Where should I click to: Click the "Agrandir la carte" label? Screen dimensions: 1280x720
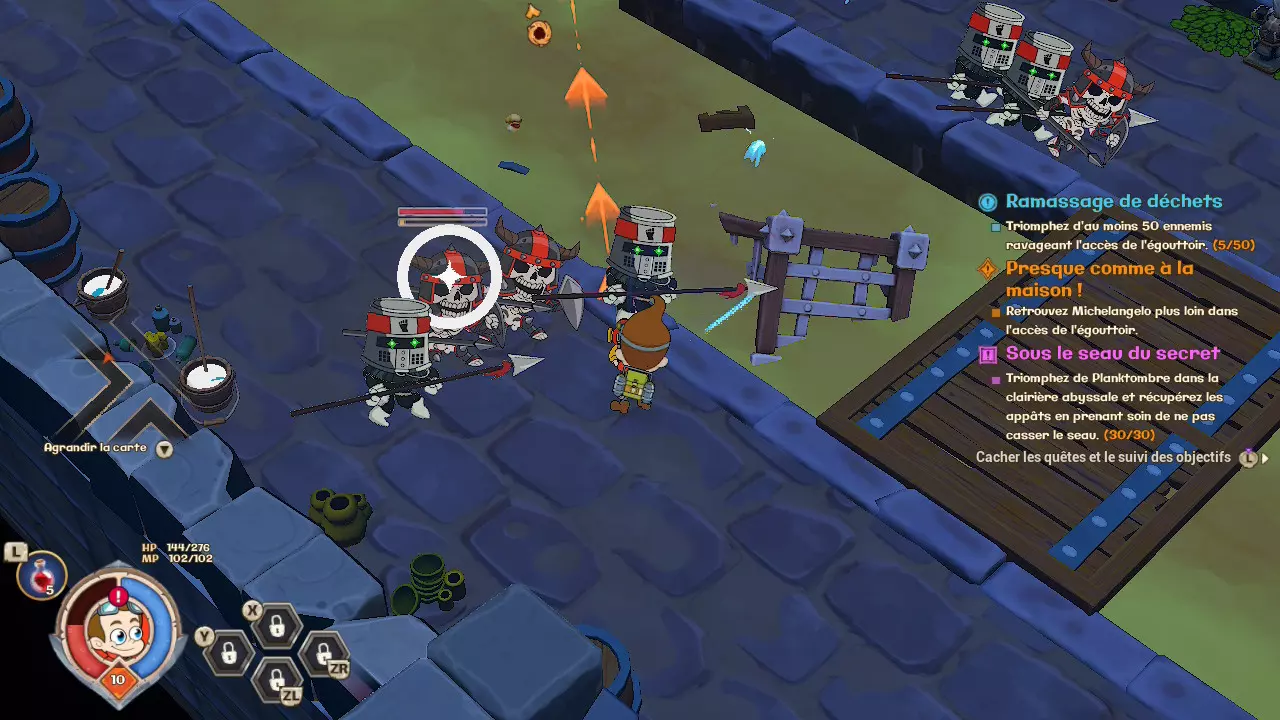[x=95, y=448]
